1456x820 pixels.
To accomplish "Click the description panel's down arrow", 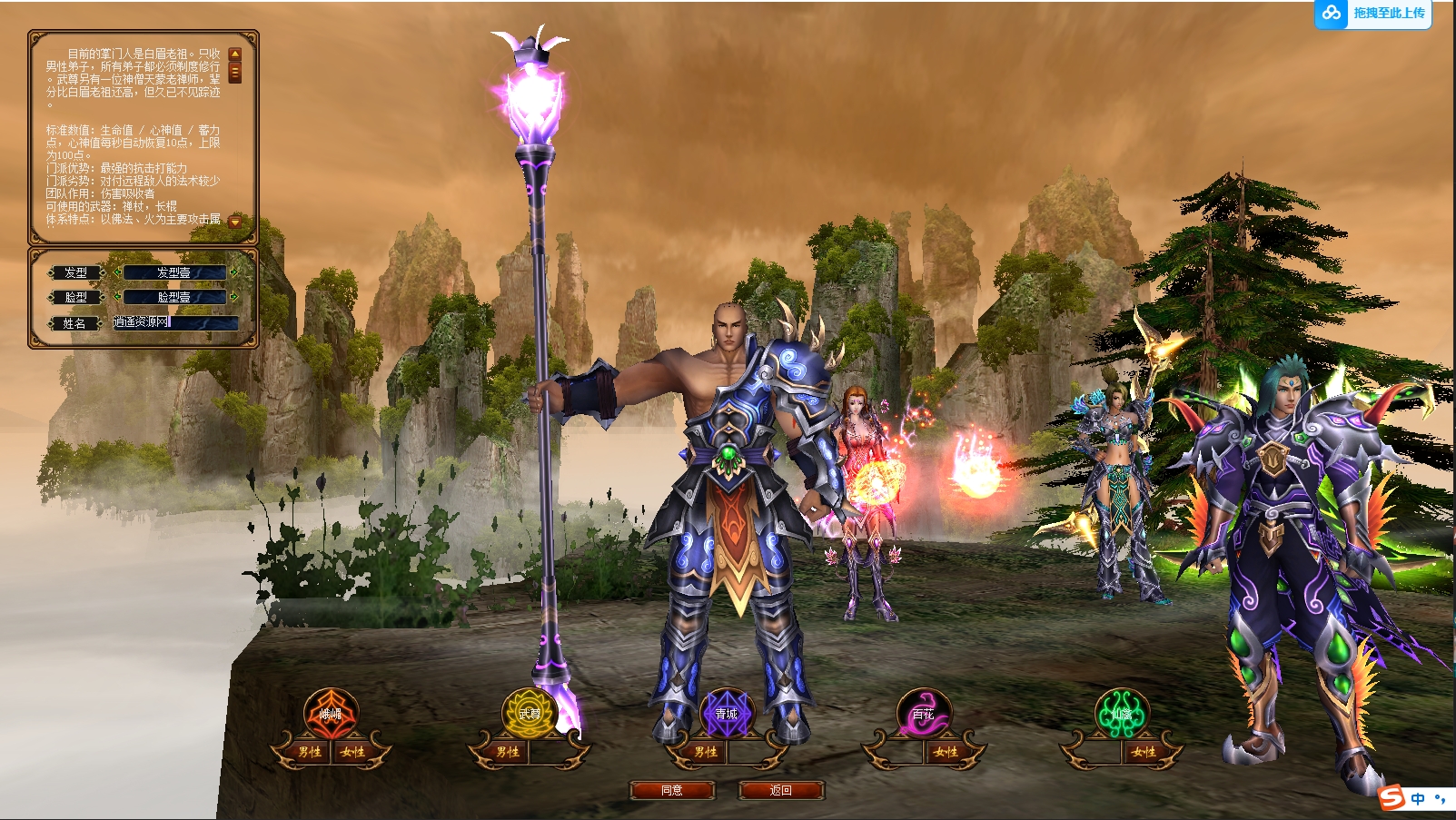I will pos(235,222).
